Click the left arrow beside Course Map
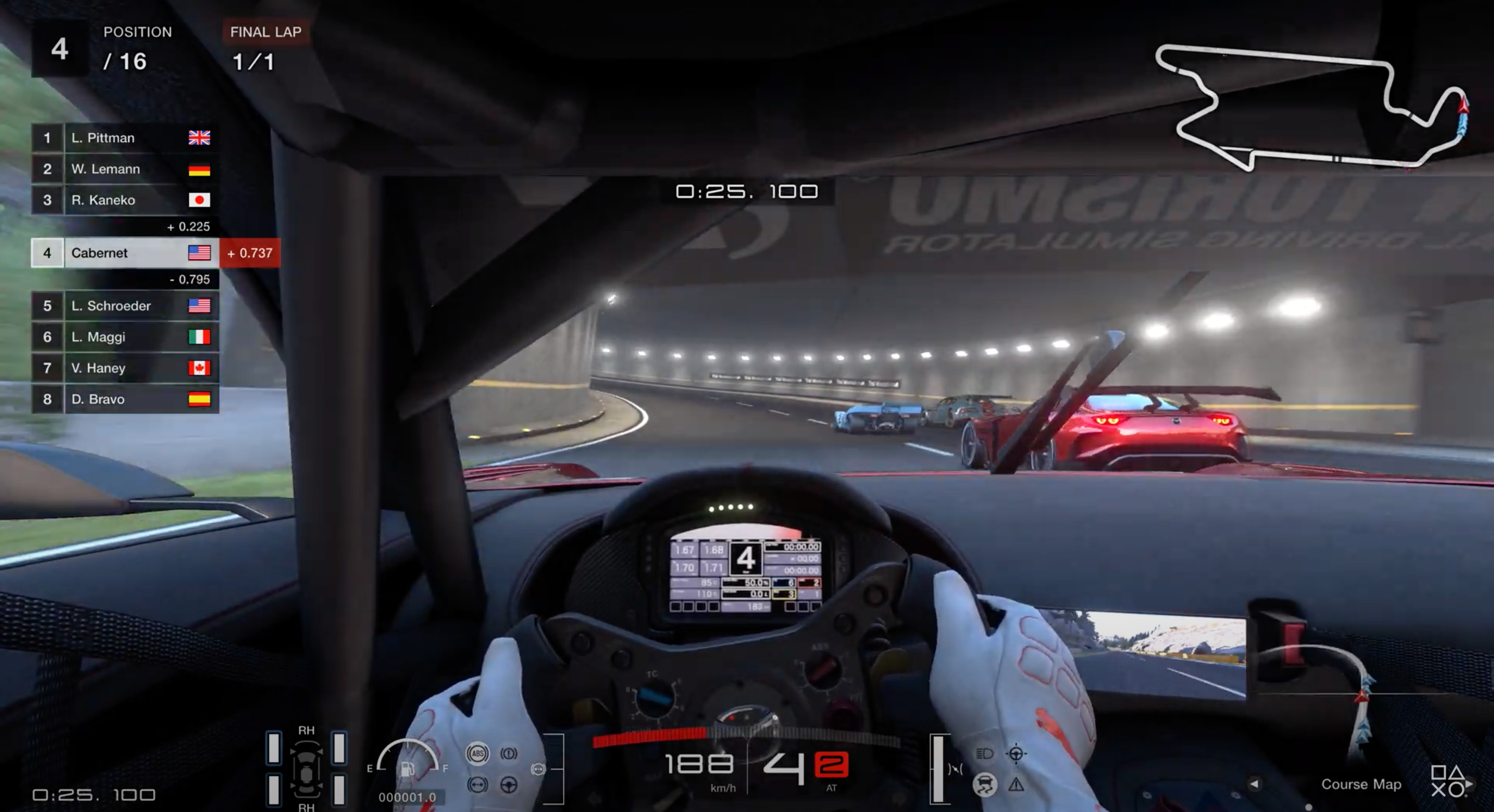 pyautogui.click(x=1254, y=784)
